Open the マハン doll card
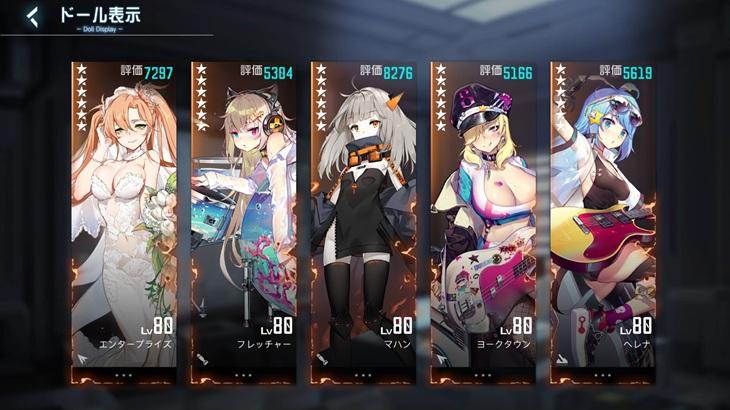This screenshot has width=730, height=410. pyautogui.click(x=363, y=220)
